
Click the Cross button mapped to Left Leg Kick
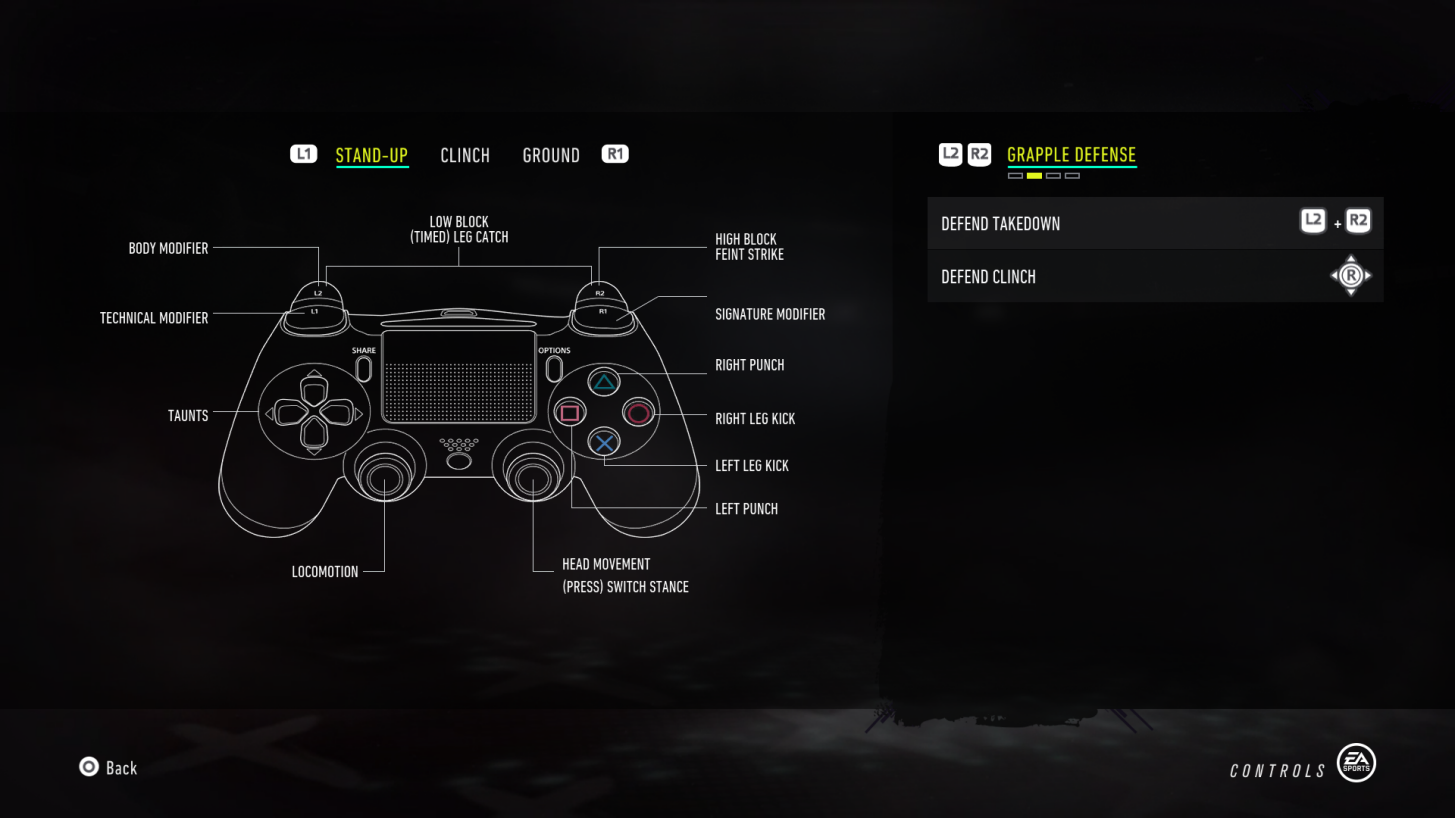pos(603,442)
